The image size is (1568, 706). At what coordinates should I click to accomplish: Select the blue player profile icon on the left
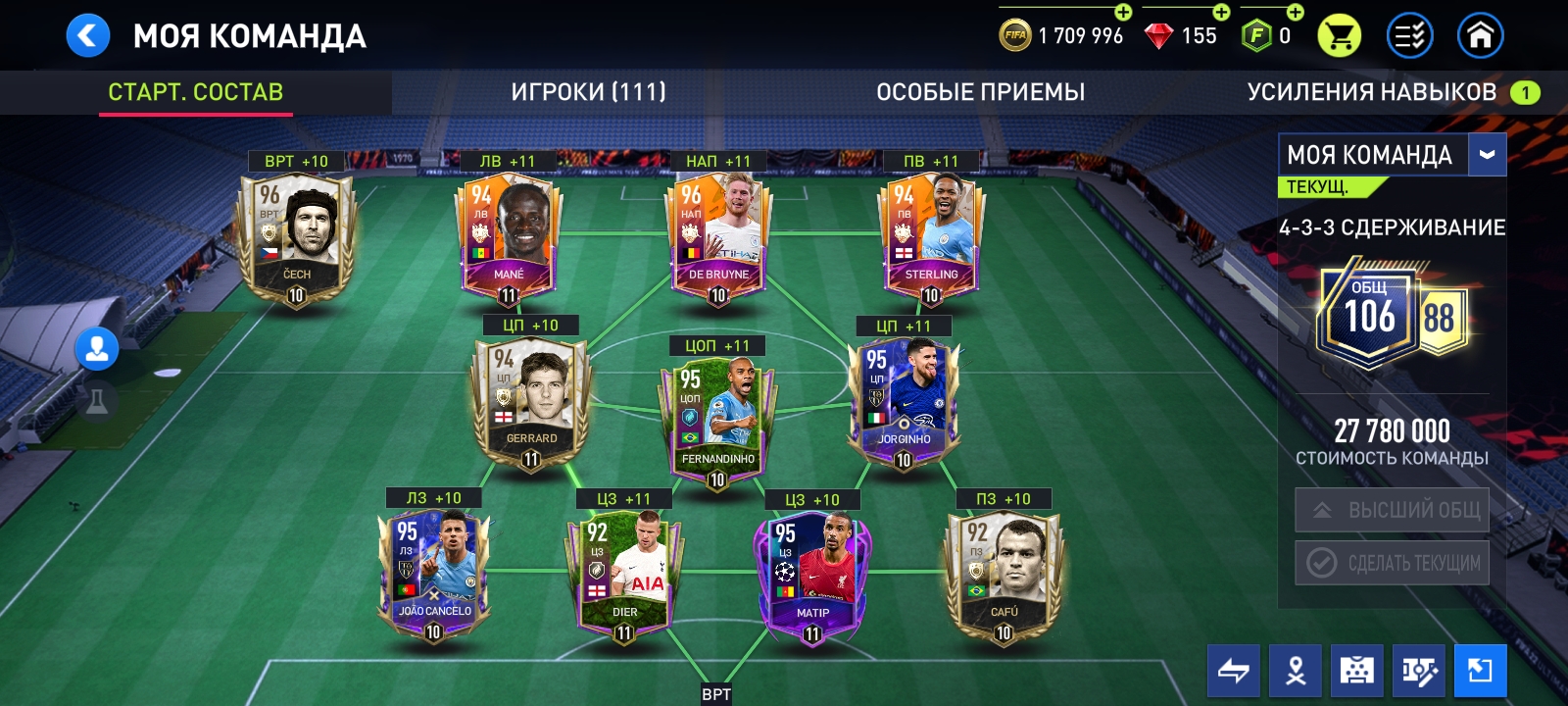click(x=94, y=350)
